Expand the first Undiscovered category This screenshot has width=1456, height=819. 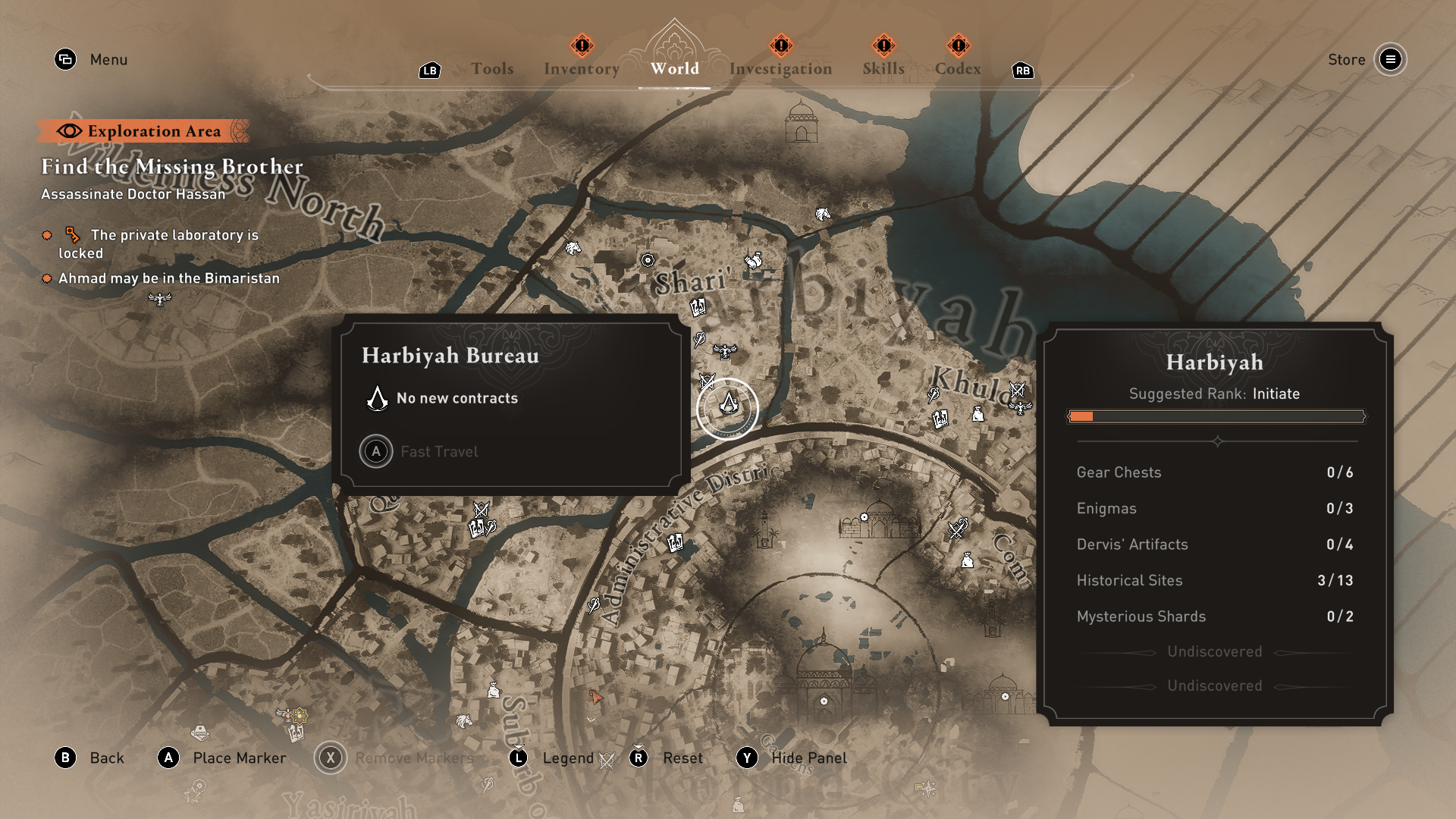[1213, 651]
